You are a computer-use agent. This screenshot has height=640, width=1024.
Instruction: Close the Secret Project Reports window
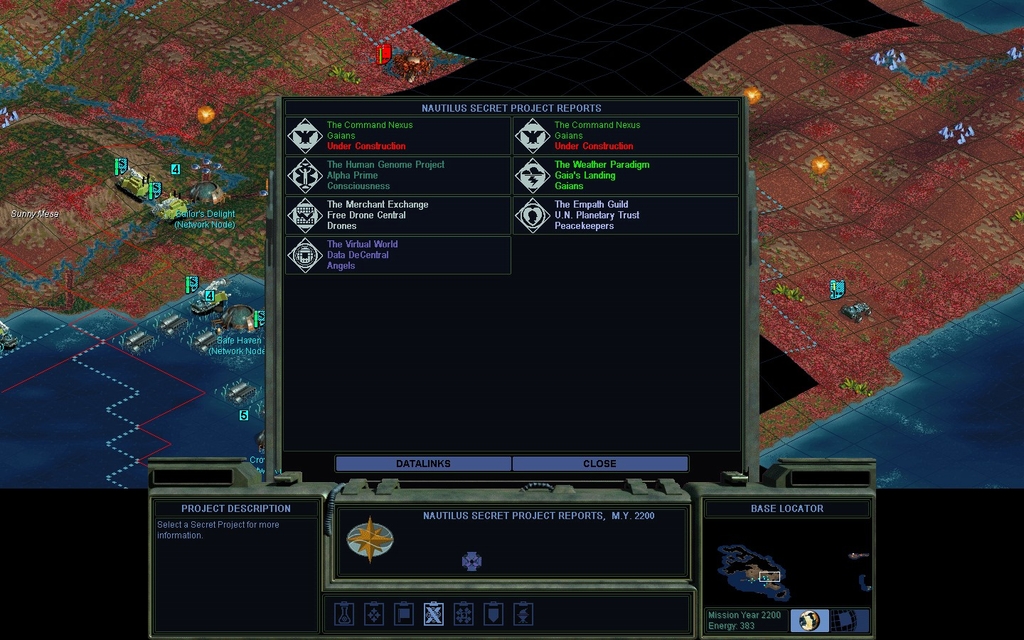click(600, 464)
